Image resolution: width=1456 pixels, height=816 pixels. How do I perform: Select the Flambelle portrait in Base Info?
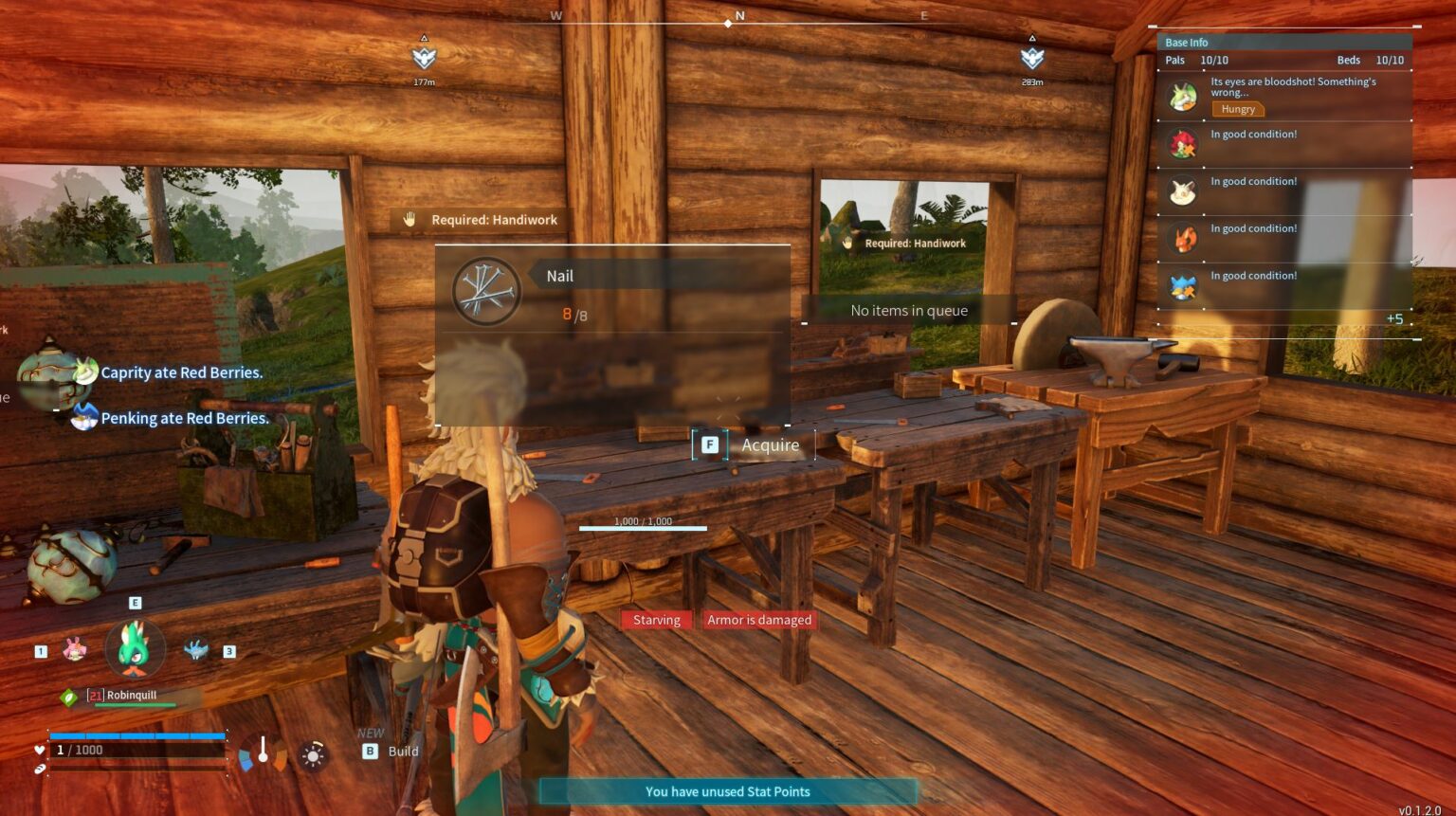click(x=1183, y=238)
